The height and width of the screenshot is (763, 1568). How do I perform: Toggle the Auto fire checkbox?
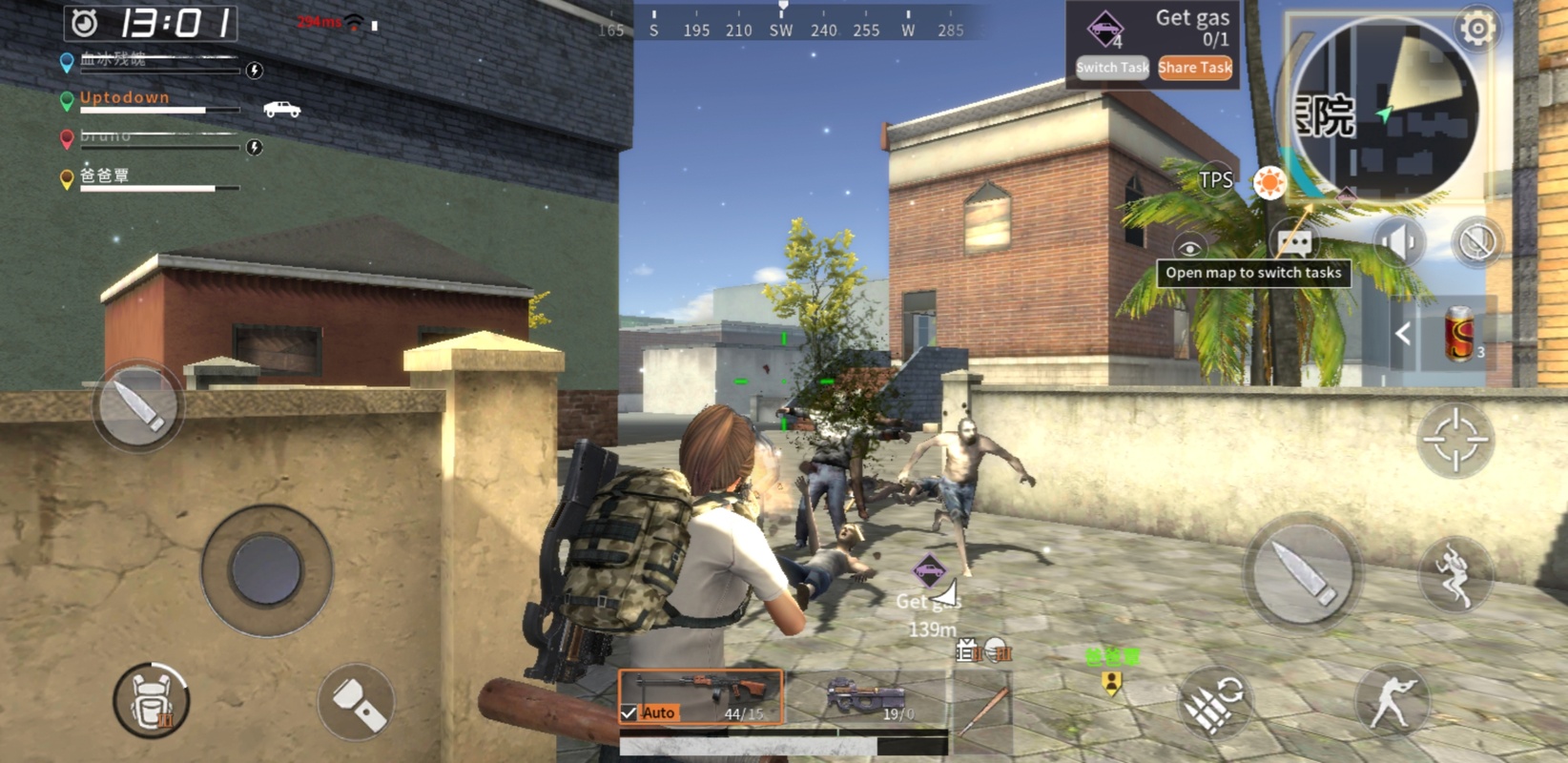tap(629, 712)
